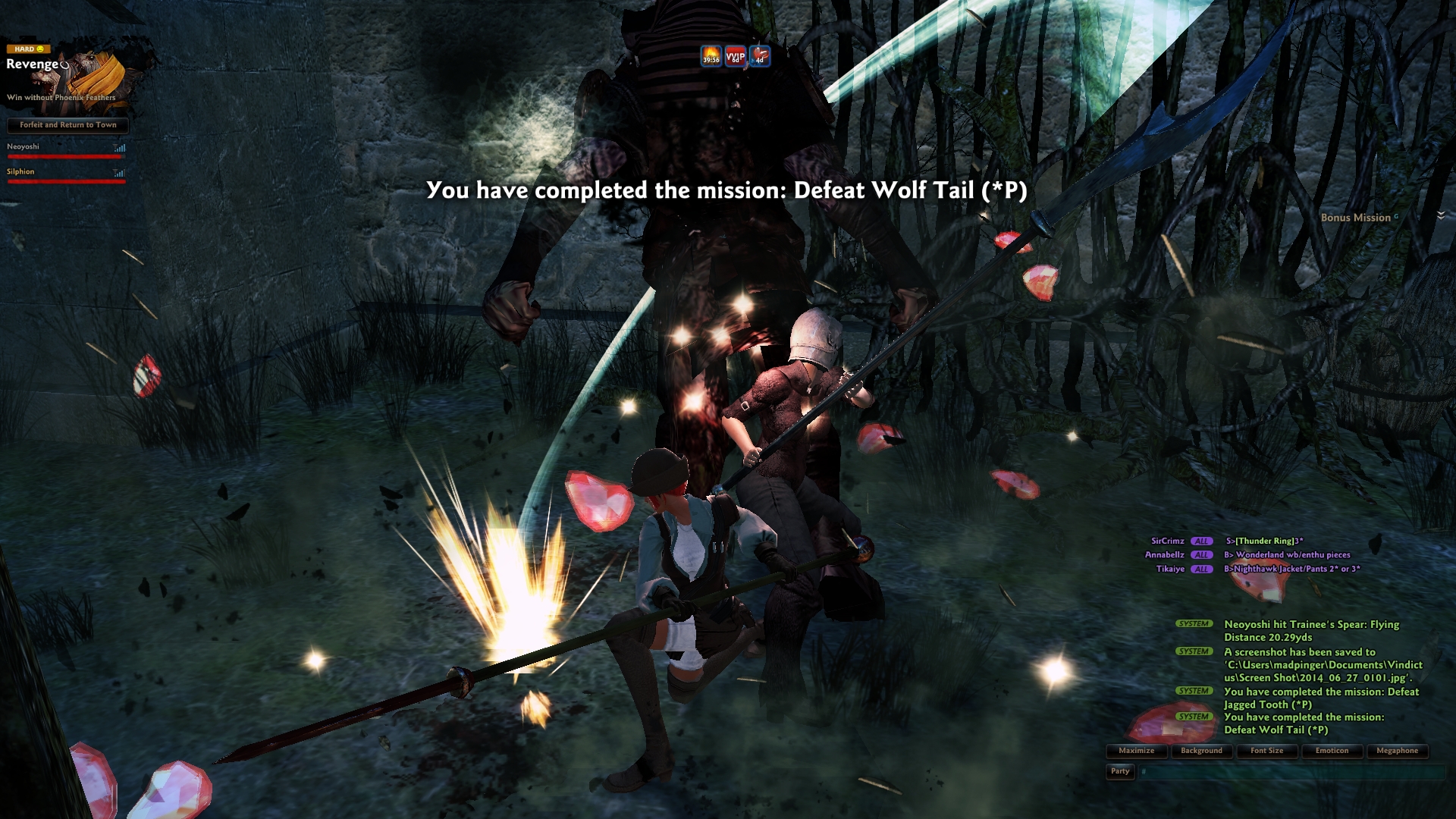
Task: Select the VVIP status icon
Action: point(735,56)
